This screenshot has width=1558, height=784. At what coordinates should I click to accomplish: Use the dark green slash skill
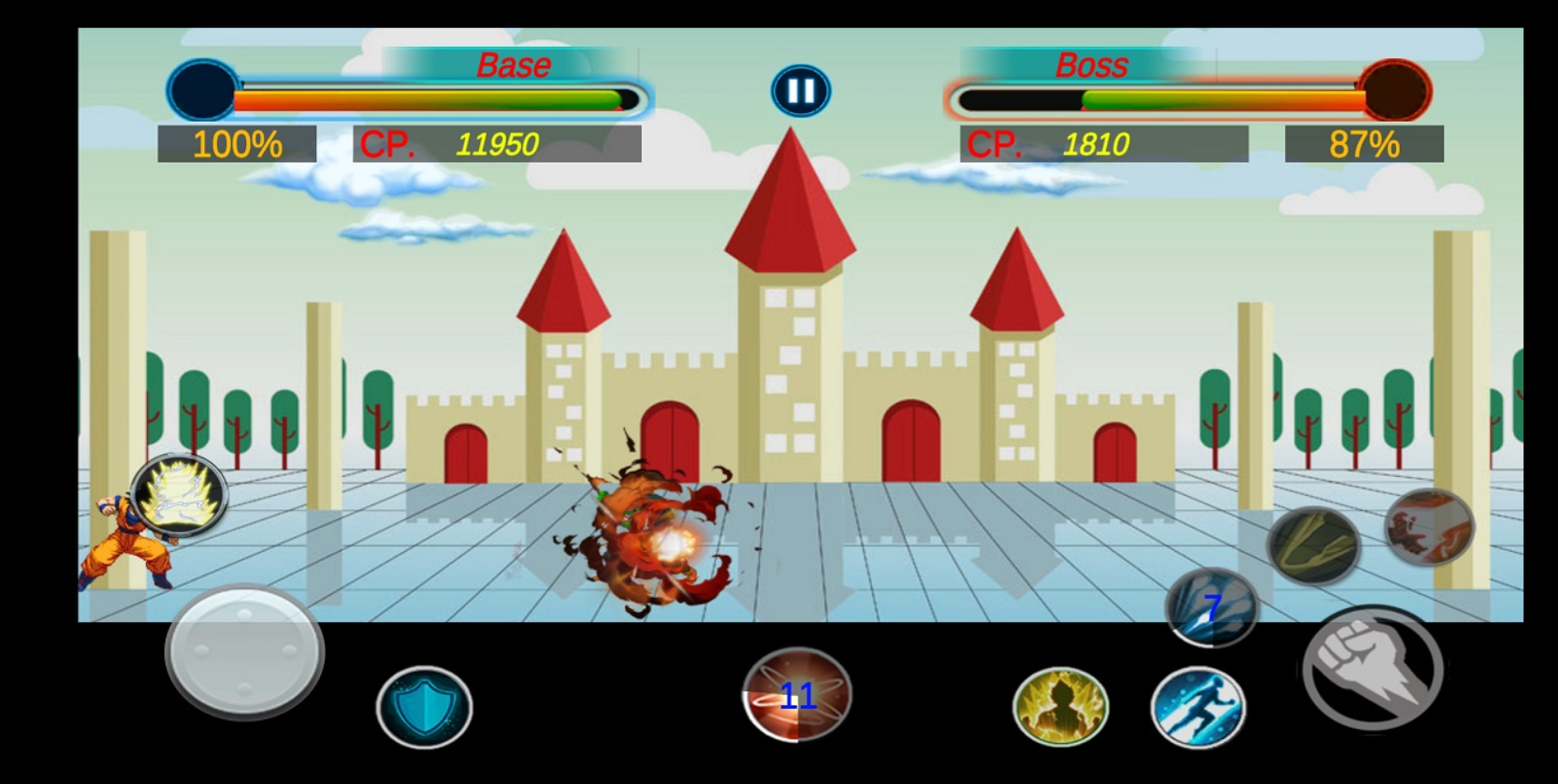(1313, 545)
